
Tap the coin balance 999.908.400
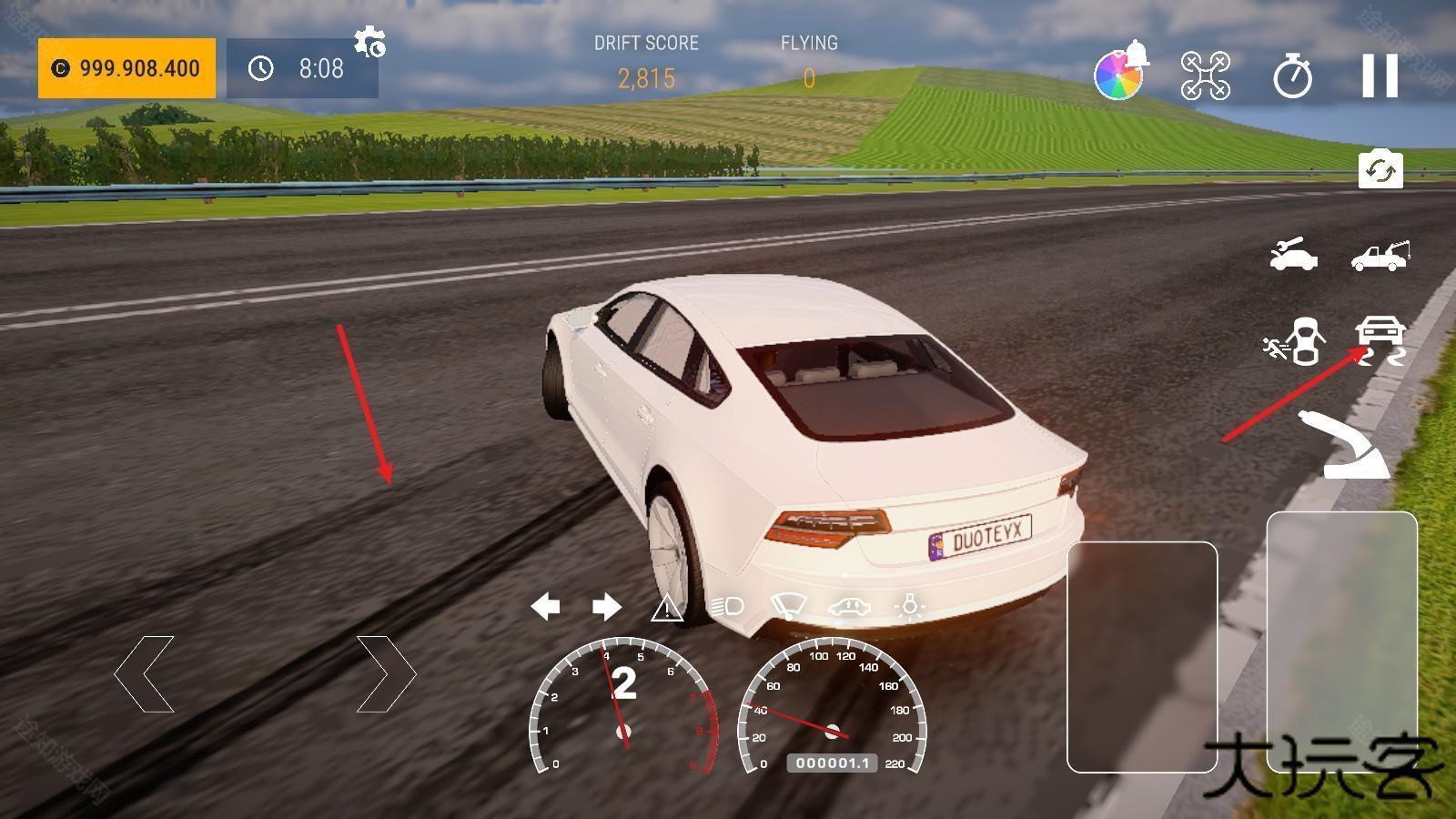(126, 68)
